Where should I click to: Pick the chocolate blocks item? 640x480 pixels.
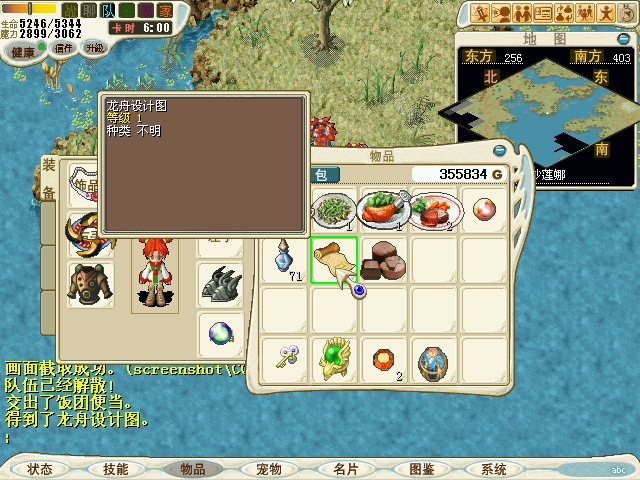[x=384, y=260]
